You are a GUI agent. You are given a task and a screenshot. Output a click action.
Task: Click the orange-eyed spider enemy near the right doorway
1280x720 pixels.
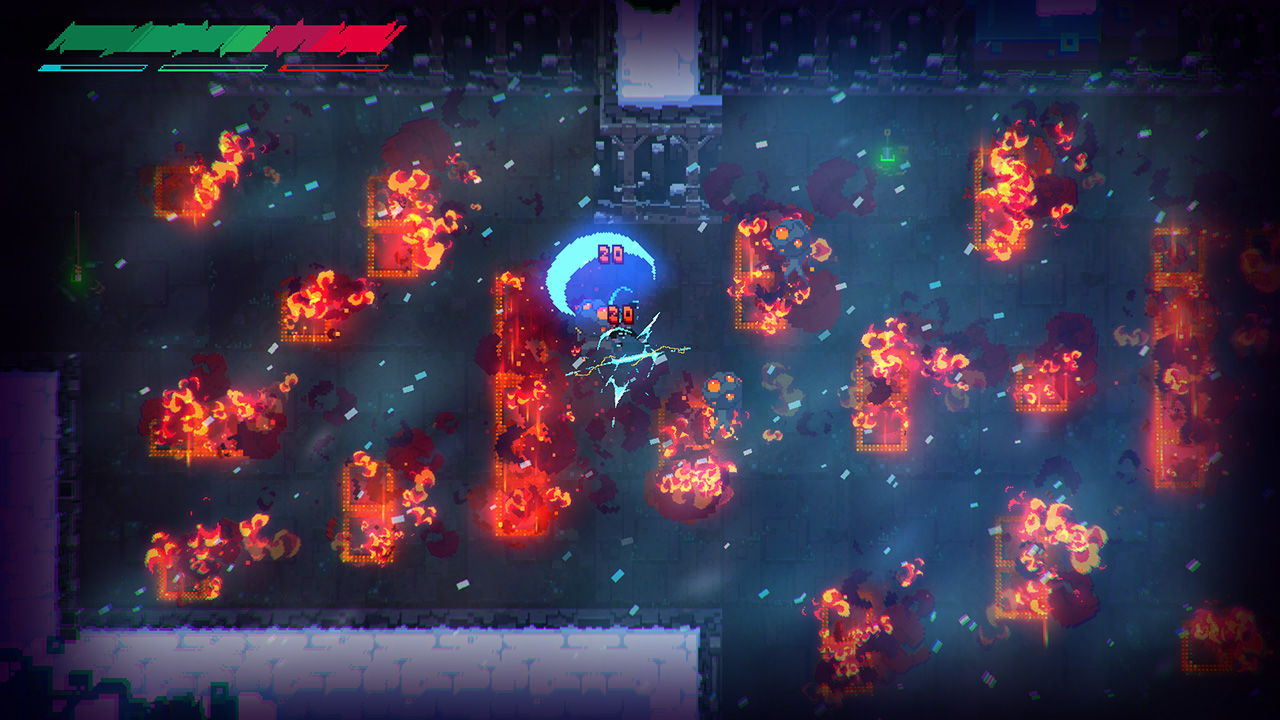(790, 240)
